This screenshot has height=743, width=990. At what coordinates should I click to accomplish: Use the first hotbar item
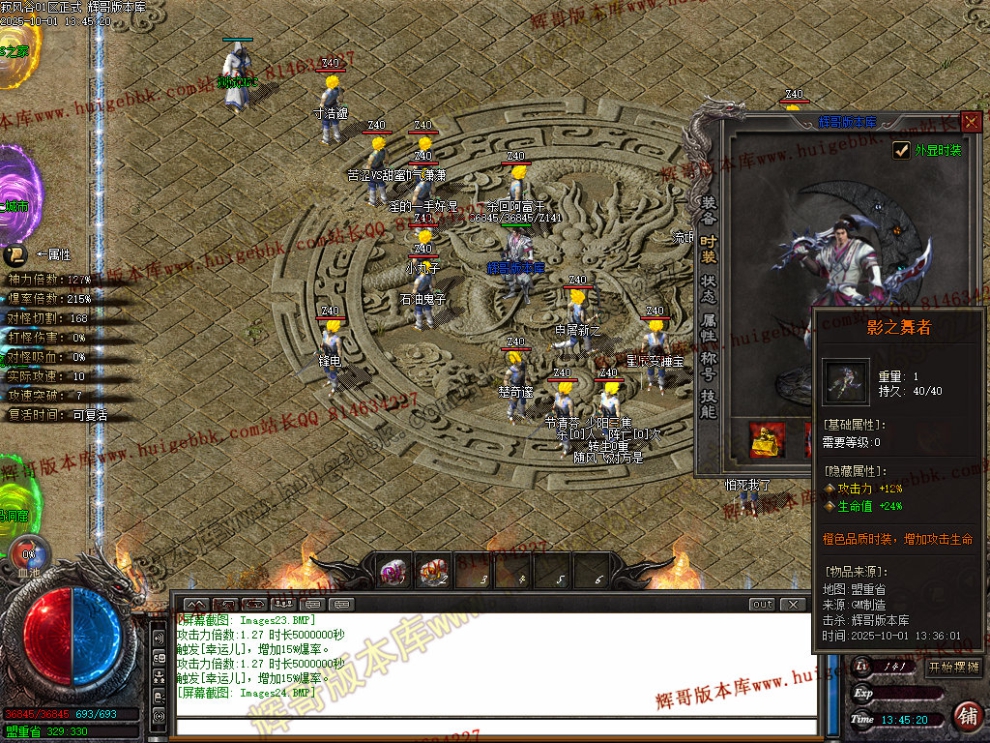[x=392, y=572]
